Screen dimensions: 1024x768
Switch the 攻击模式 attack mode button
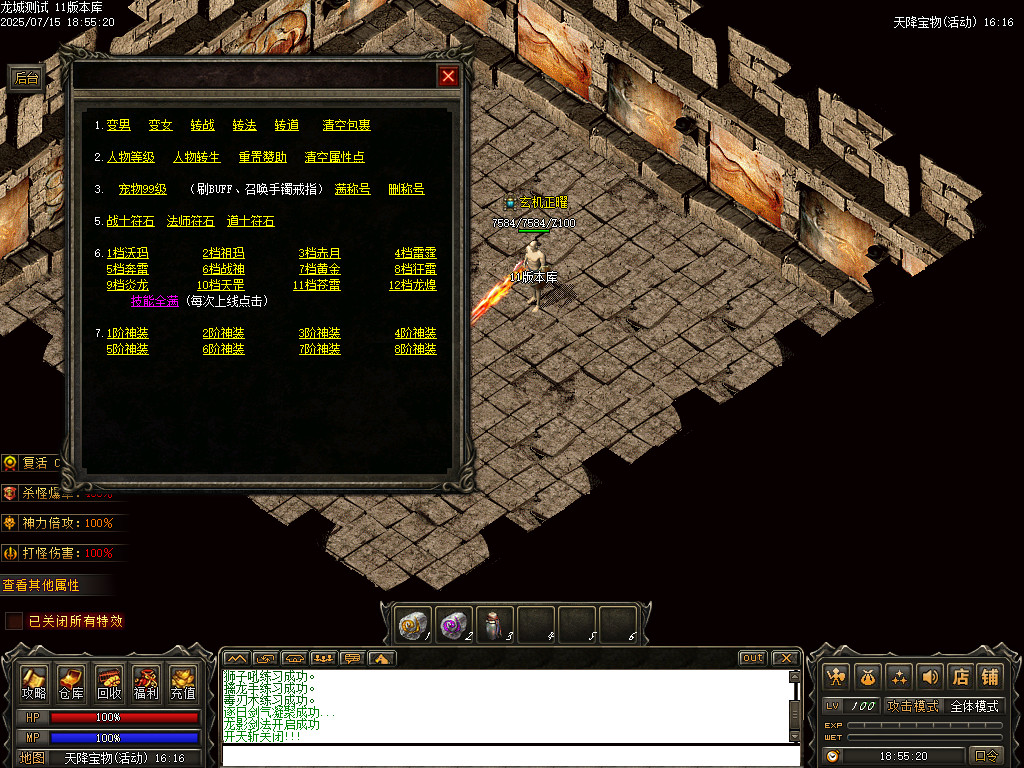(x=913, y=706)
